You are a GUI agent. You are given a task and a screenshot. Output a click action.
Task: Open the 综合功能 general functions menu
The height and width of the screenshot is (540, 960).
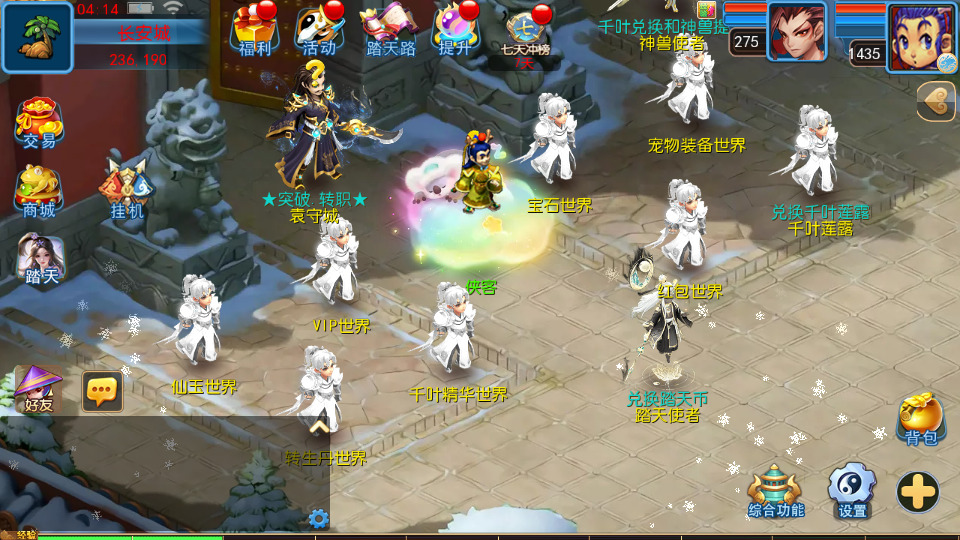[776, 492]
